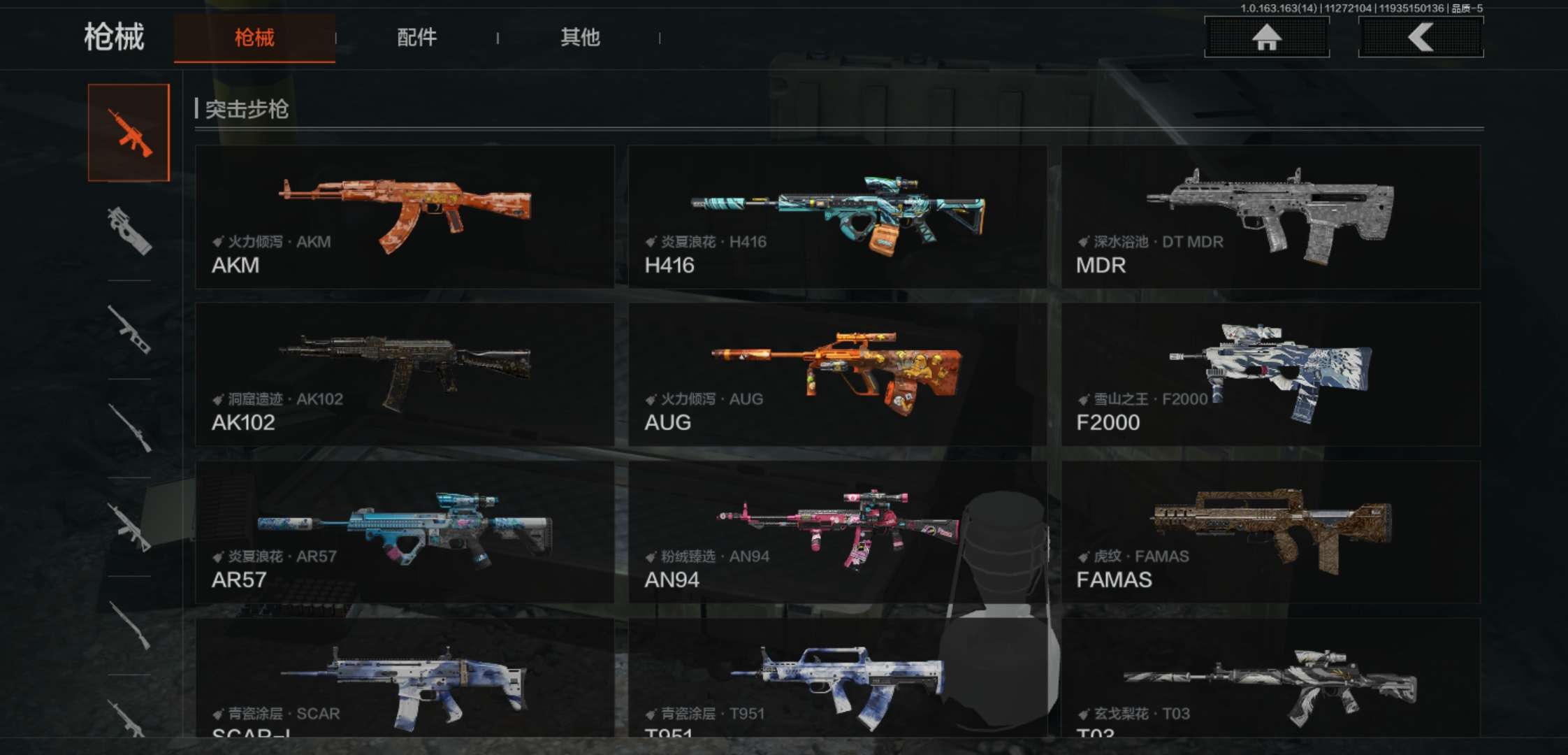Open the 其他 tab
The image size is (1568, 755).
580,38
